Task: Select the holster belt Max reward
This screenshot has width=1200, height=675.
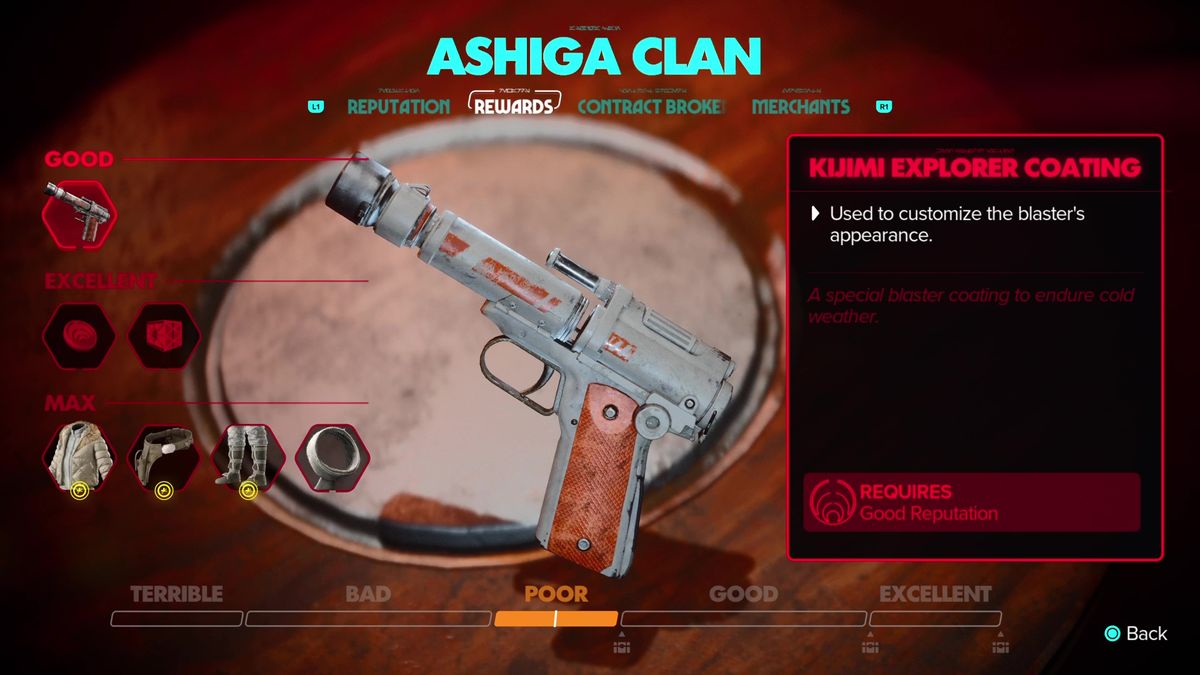Action: [164, 459]
